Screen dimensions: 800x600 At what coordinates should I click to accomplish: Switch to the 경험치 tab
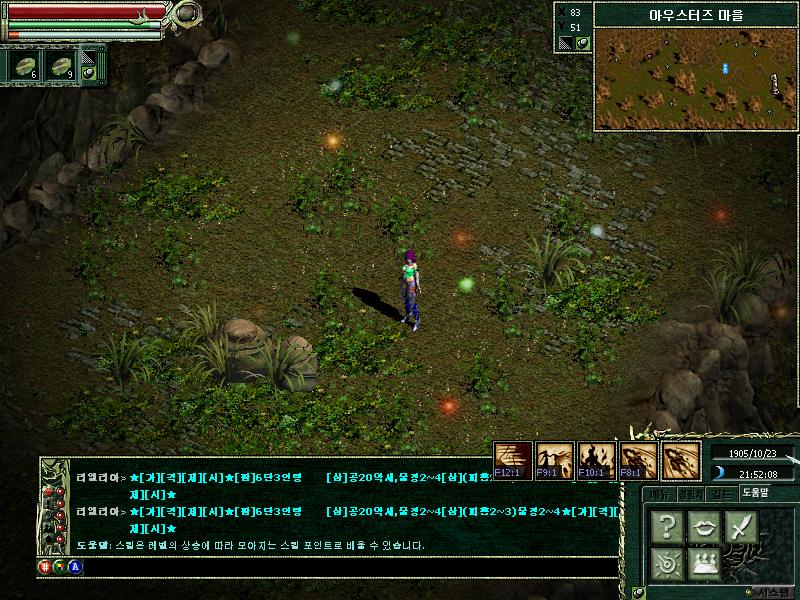coord(689,493)
